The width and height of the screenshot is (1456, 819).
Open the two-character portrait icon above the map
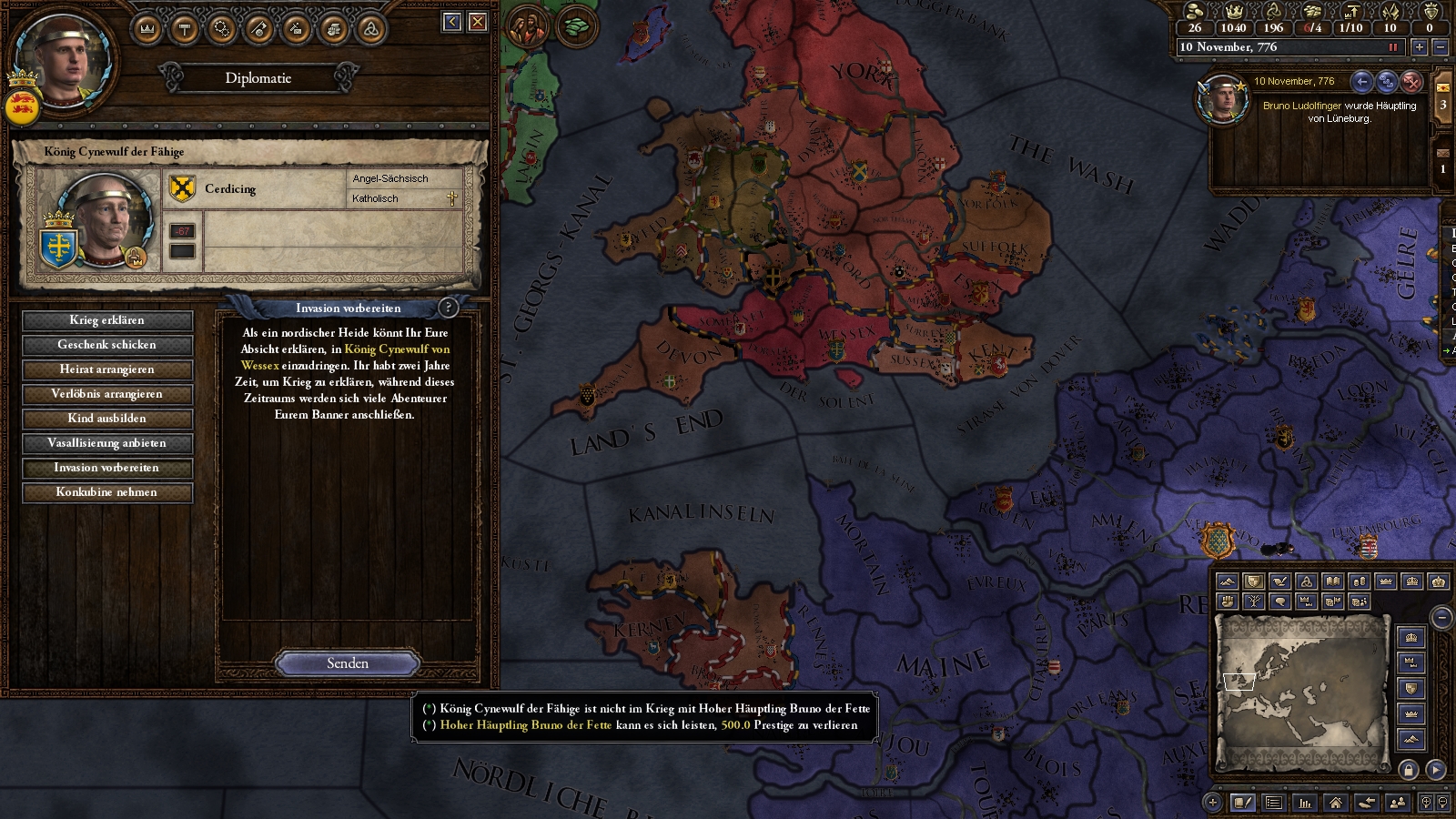(x=527, y=26)
